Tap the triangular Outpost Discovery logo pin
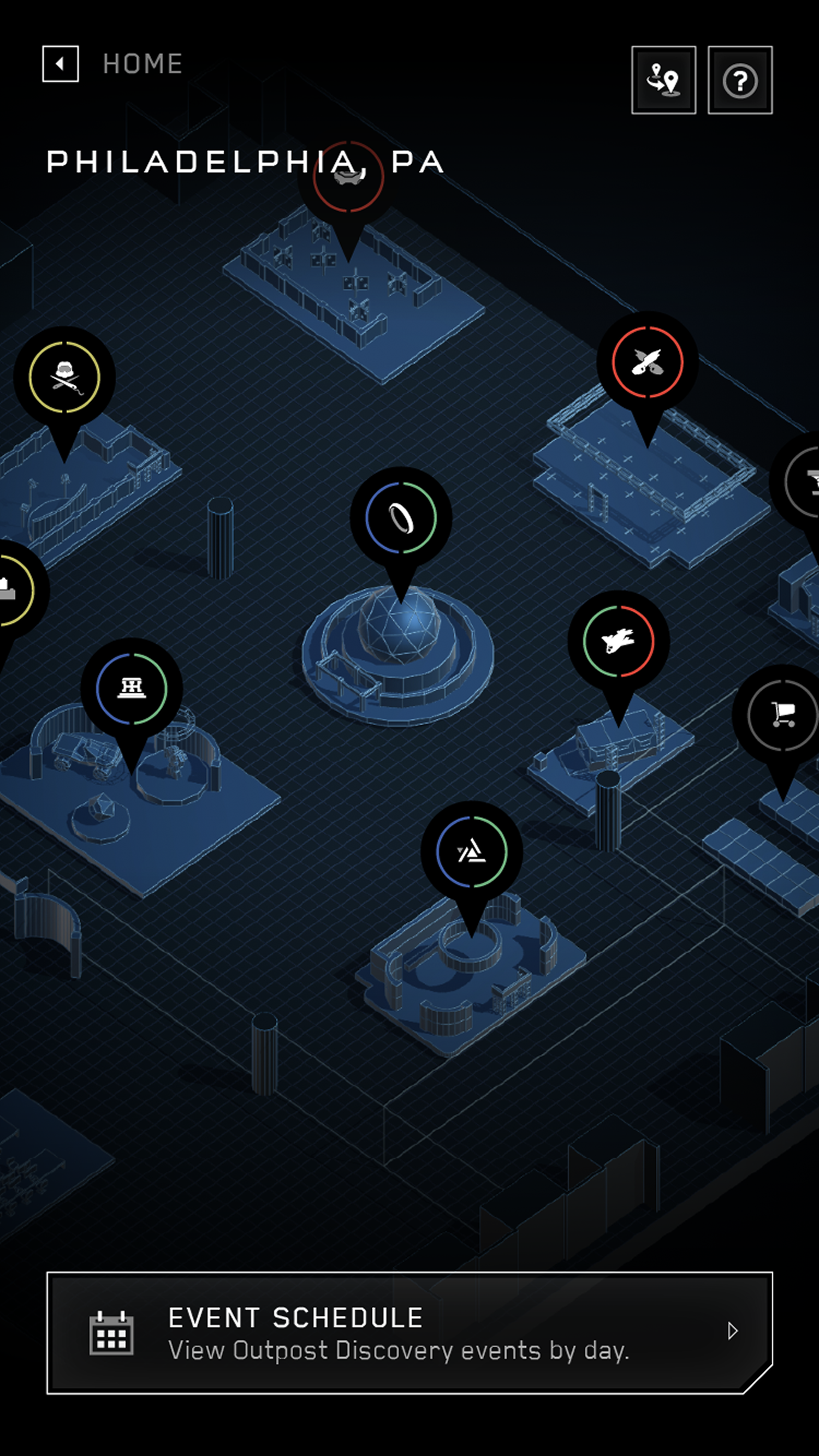The width and height of the screenshot is (819, 1456). coord(471,852)
